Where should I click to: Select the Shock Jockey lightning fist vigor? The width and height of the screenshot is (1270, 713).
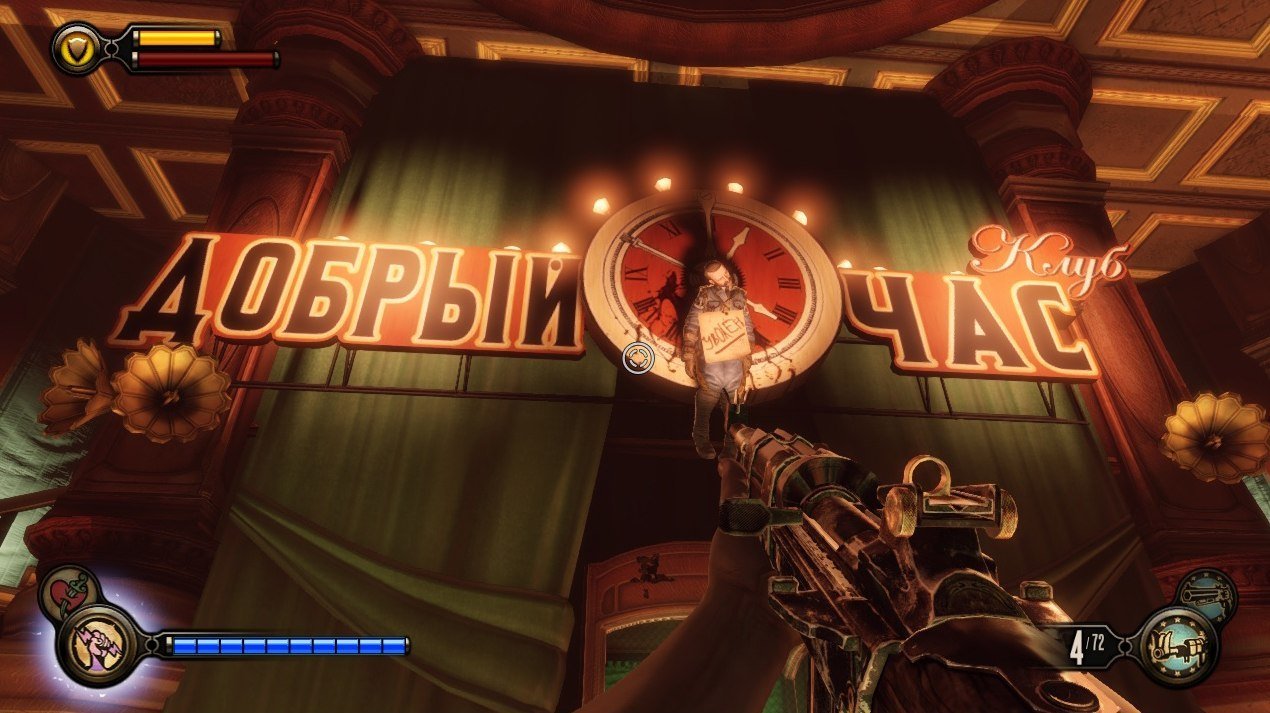click(x=98, y=644)
